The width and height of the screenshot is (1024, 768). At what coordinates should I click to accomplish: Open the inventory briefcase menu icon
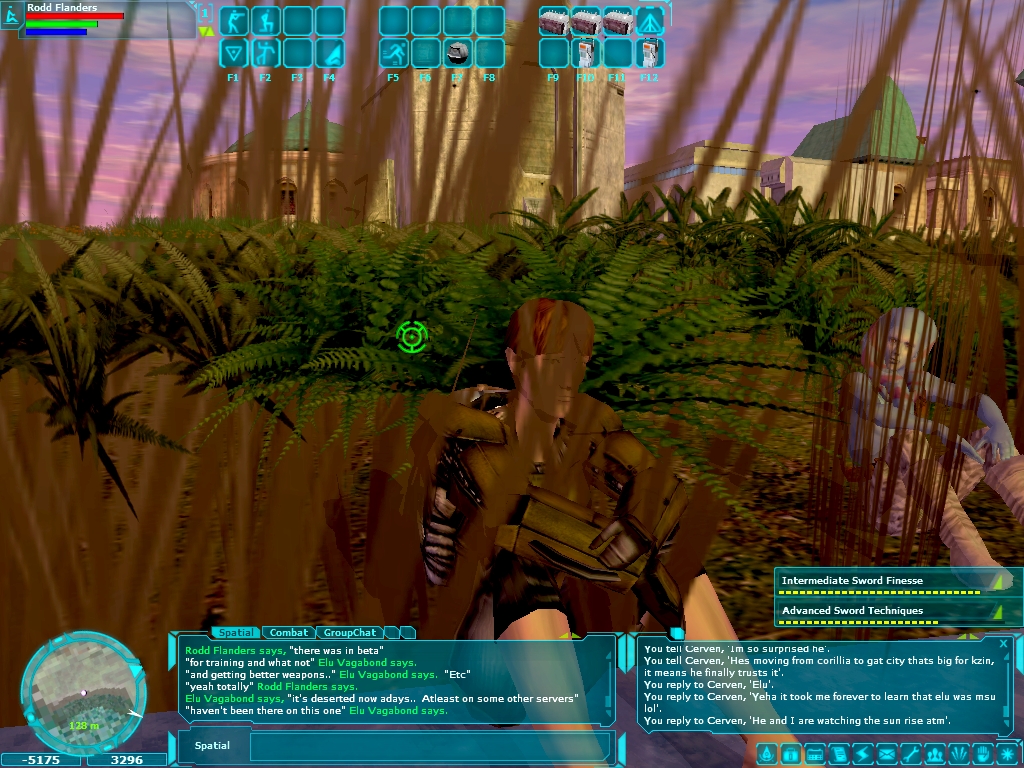point(790,754)
